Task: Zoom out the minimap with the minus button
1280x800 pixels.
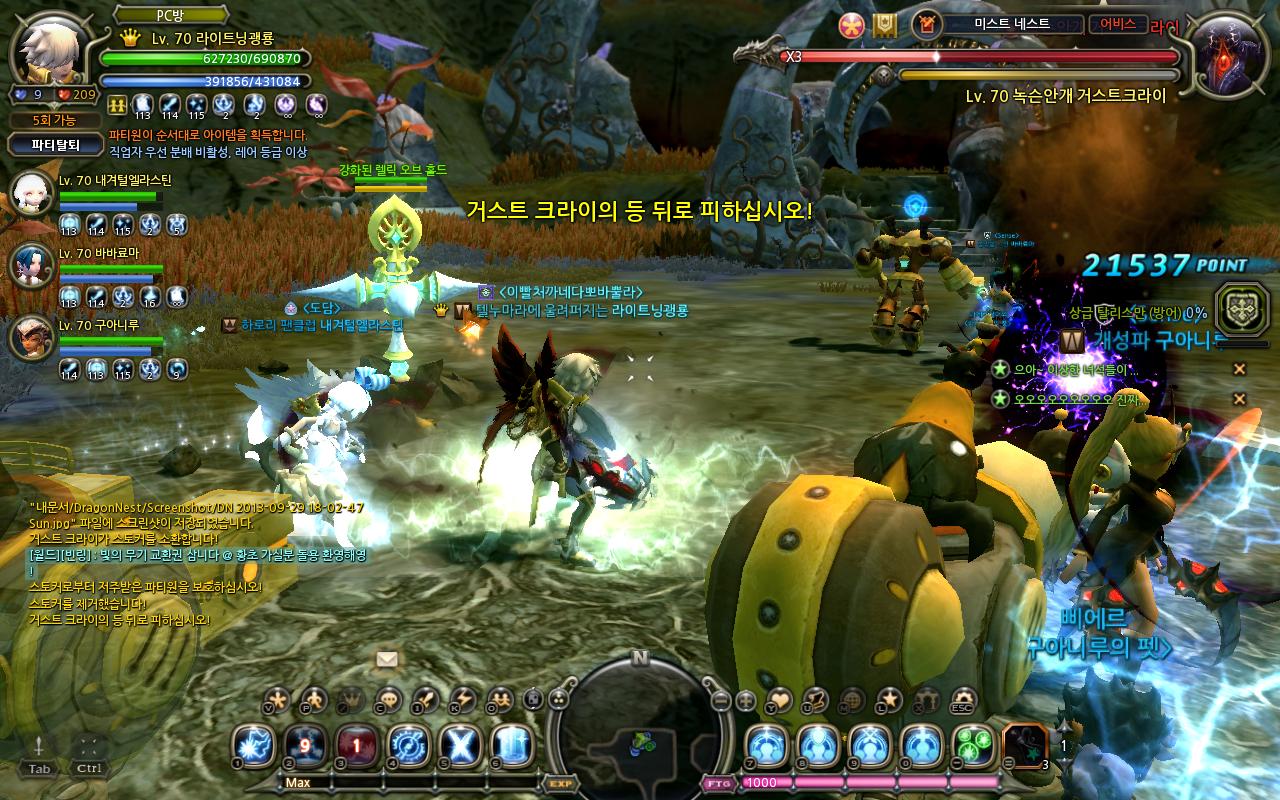Action: click(721, 700)
